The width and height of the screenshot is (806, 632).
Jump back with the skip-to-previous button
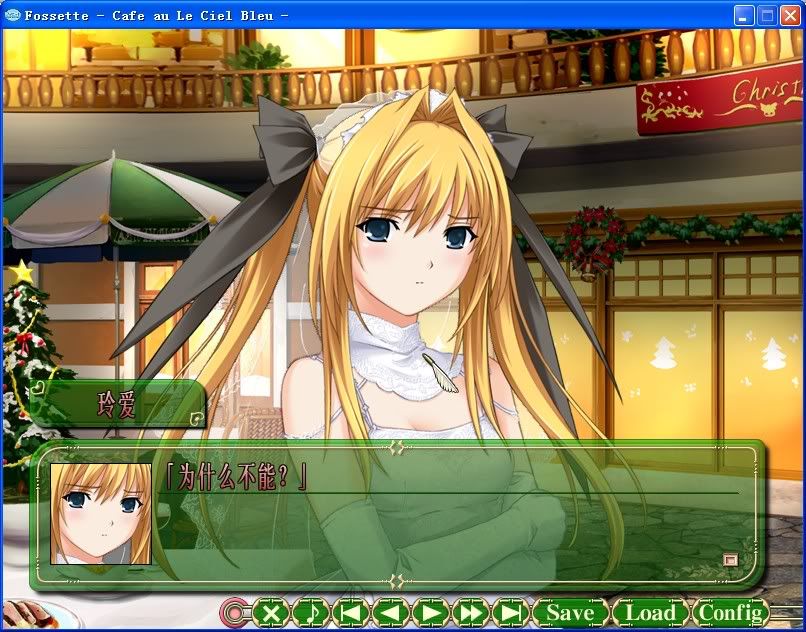pyautogui.click(x=351, y=612)
